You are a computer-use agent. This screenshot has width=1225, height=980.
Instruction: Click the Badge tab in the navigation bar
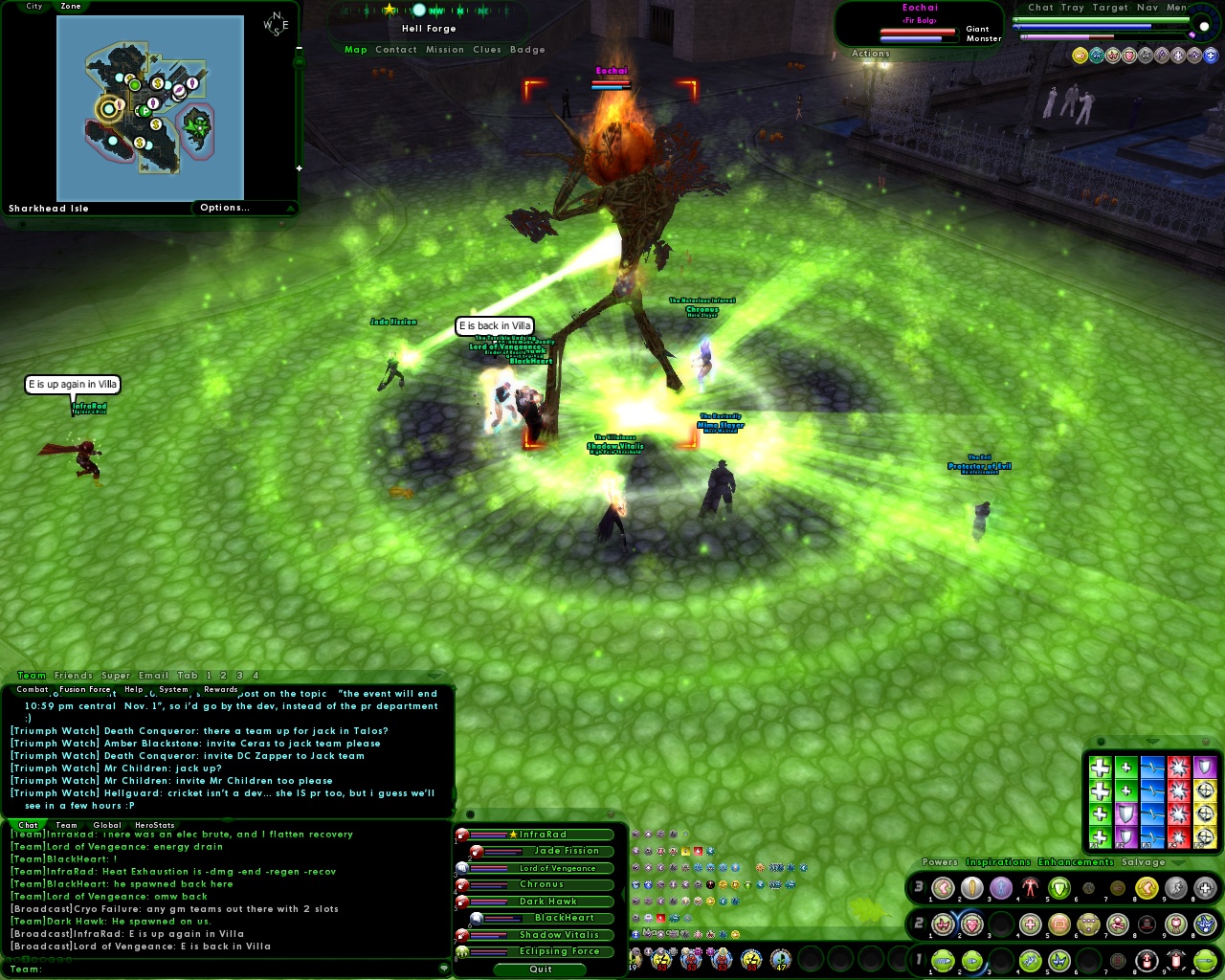526,50
